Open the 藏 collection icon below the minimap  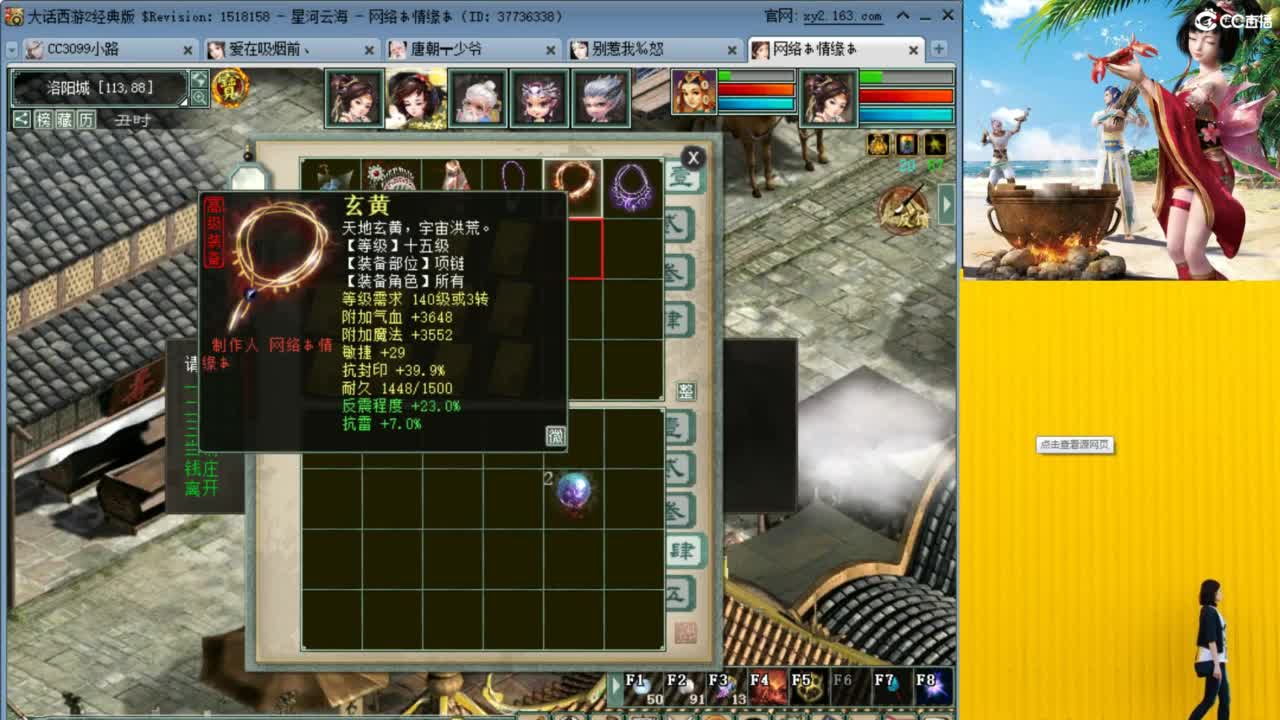click(x=64, y=119)
